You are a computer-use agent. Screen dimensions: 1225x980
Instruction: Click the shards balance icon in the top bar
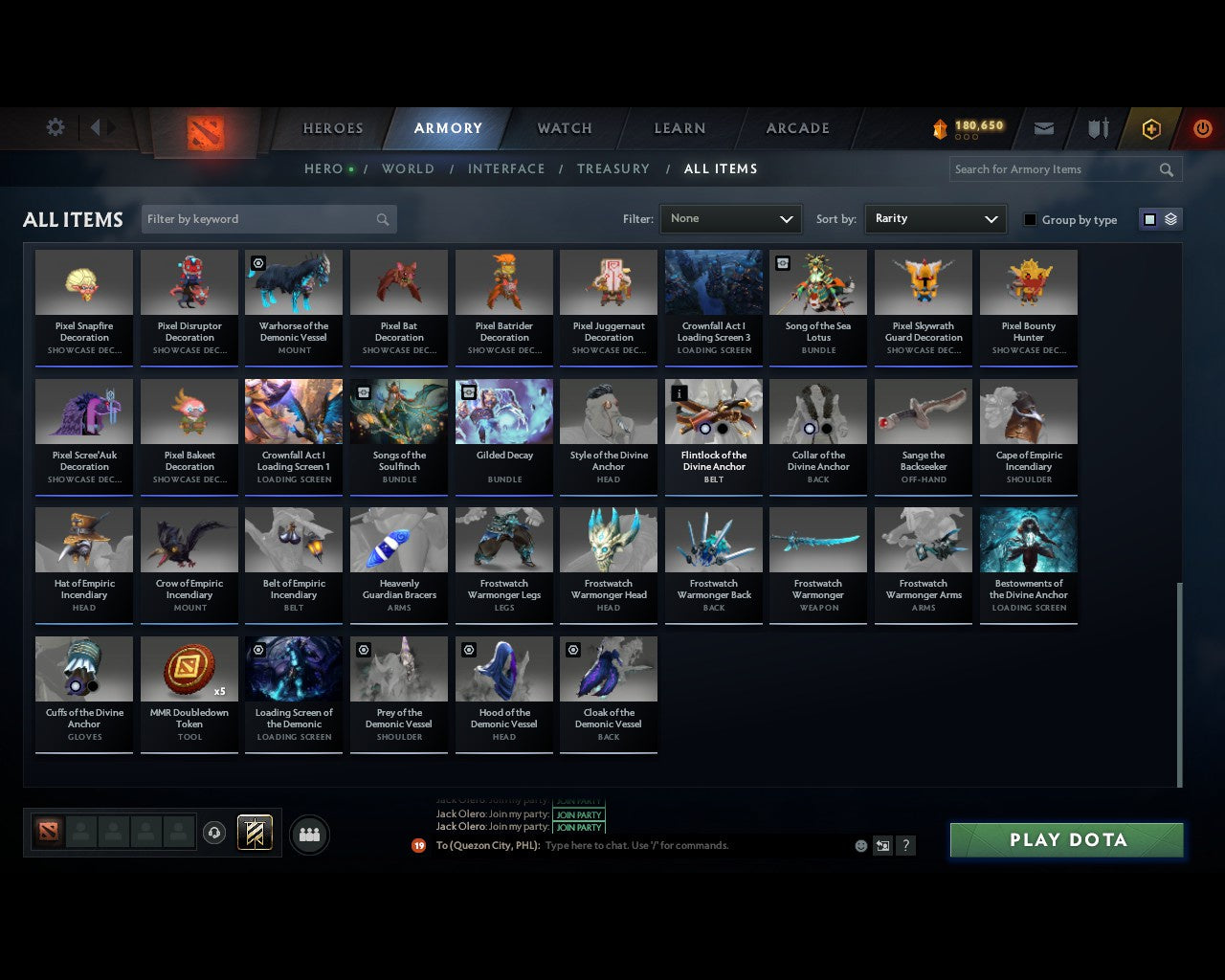click(939, 125)
